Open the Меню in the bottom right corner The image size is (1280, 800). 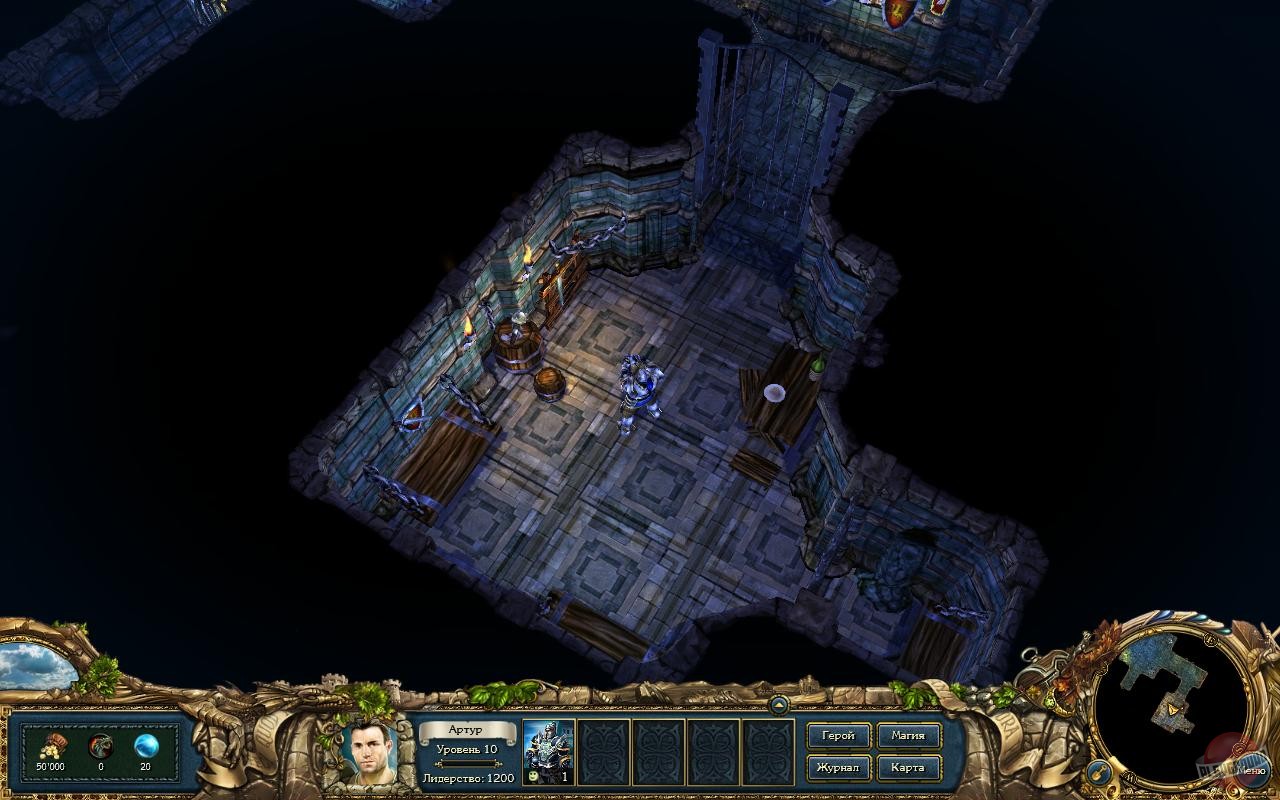[x=1254, y=770]
